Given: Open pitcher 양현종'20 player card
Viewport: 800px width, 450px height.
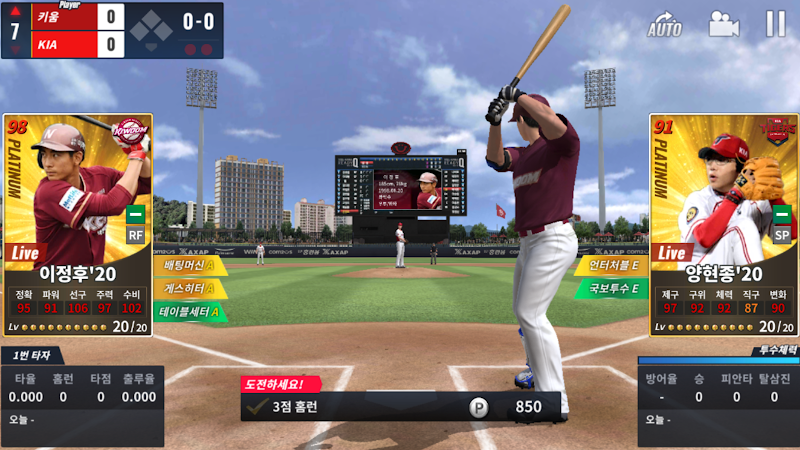Looking at the screenshot, I should (722, 224).
